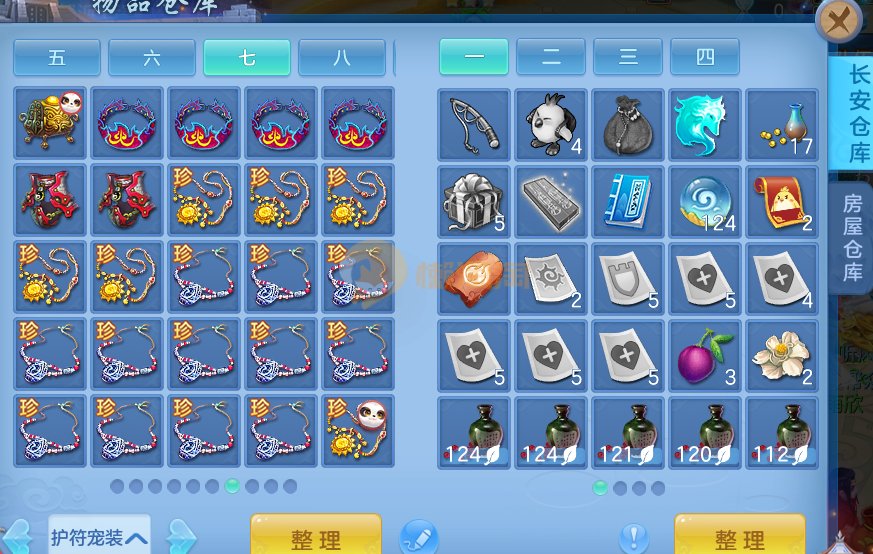Open warehouse page 八
This screenshot has height=554, width=873.
pos(341,58)
